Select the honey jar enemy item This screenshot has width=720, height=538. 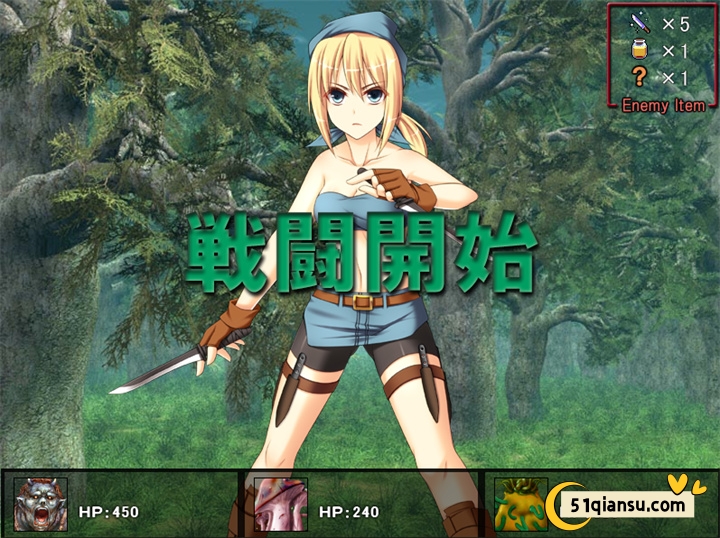click(x=640, y=51)
